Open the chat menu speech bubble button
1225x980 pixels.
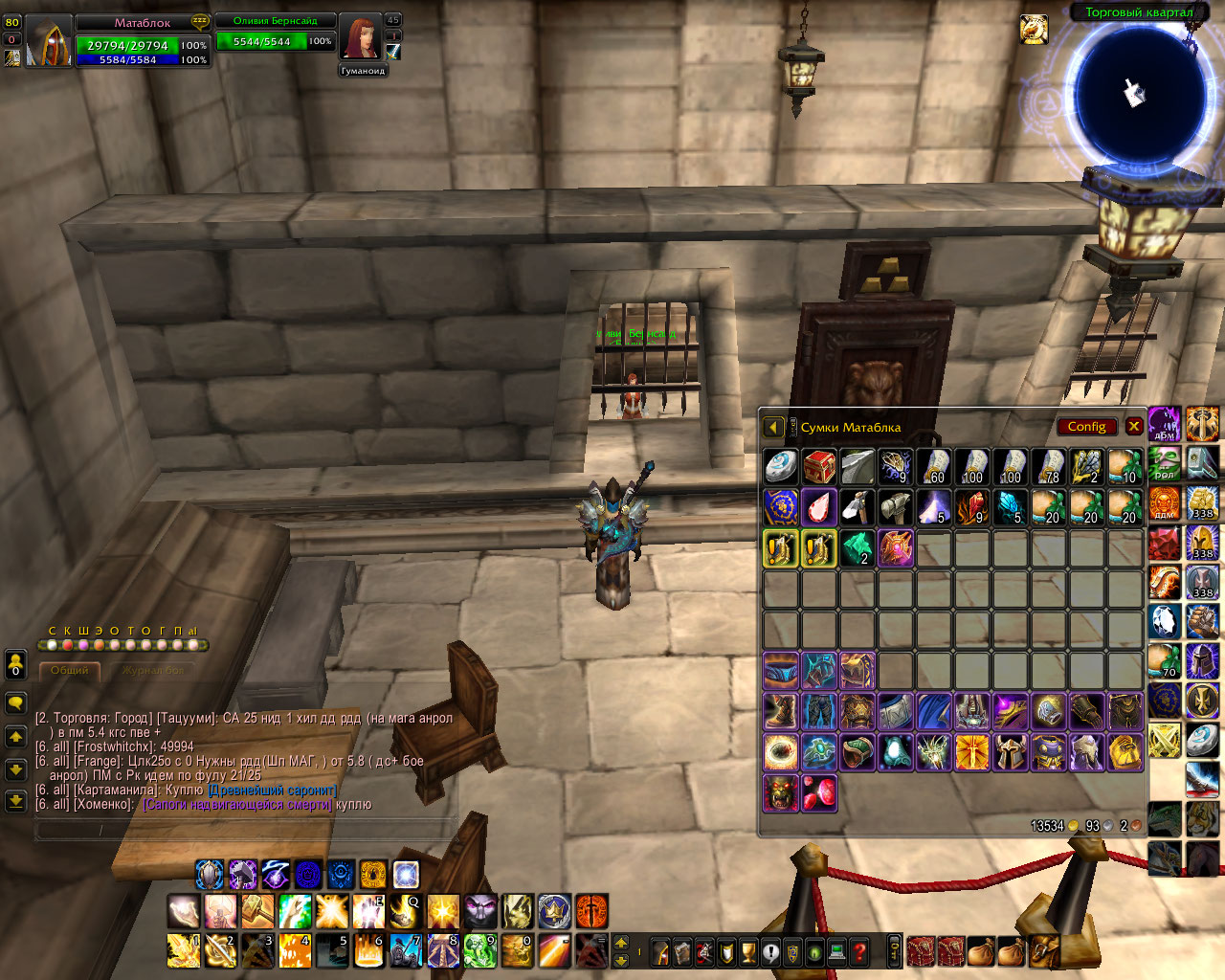[15, 703]
